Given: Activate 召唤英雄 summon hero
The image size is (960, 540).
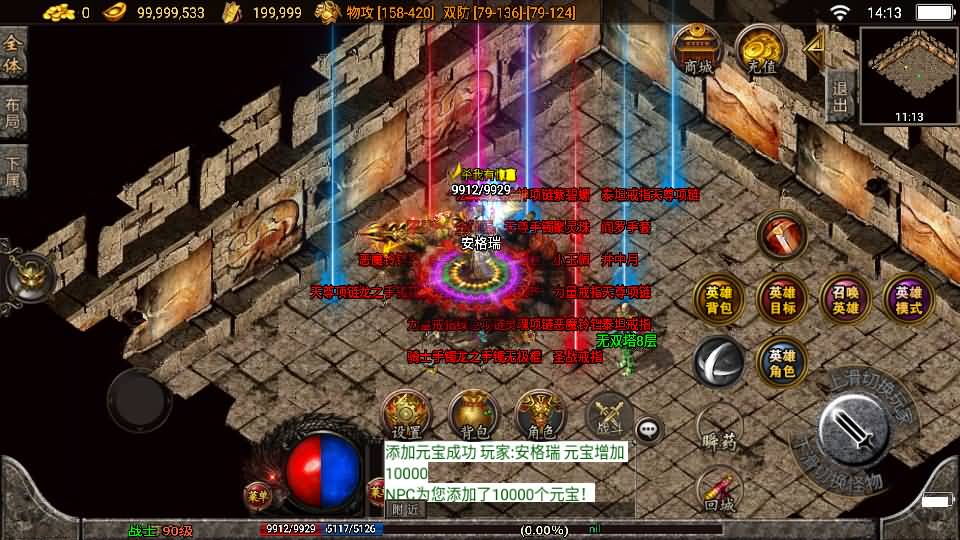Looking at the screenshot, I should click(x=845, y=300).
